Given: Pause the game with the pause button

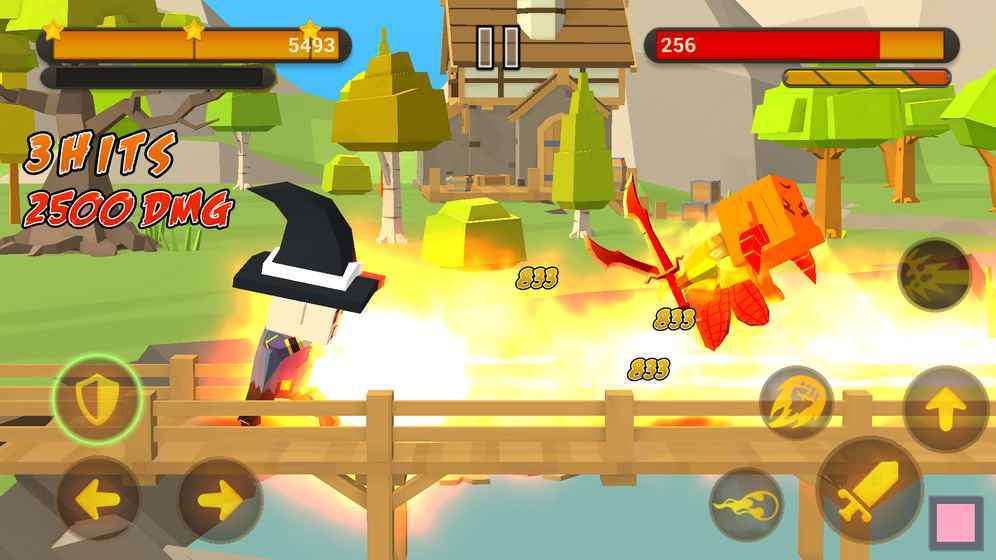Looking at the screenshot, I should point(497,47).
